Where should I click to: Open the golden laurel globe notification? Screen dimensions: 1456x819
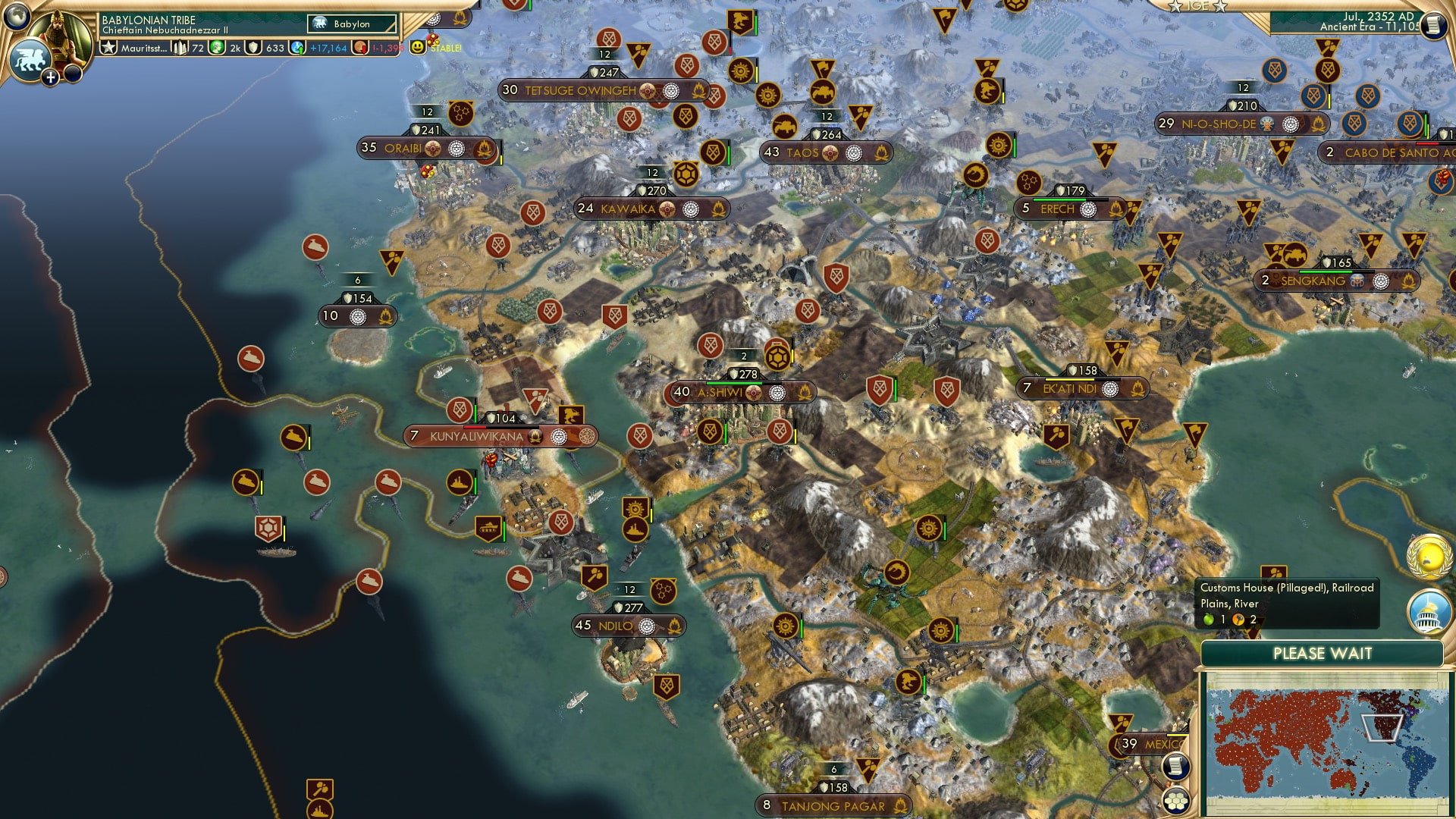(x=1429, y=557)
